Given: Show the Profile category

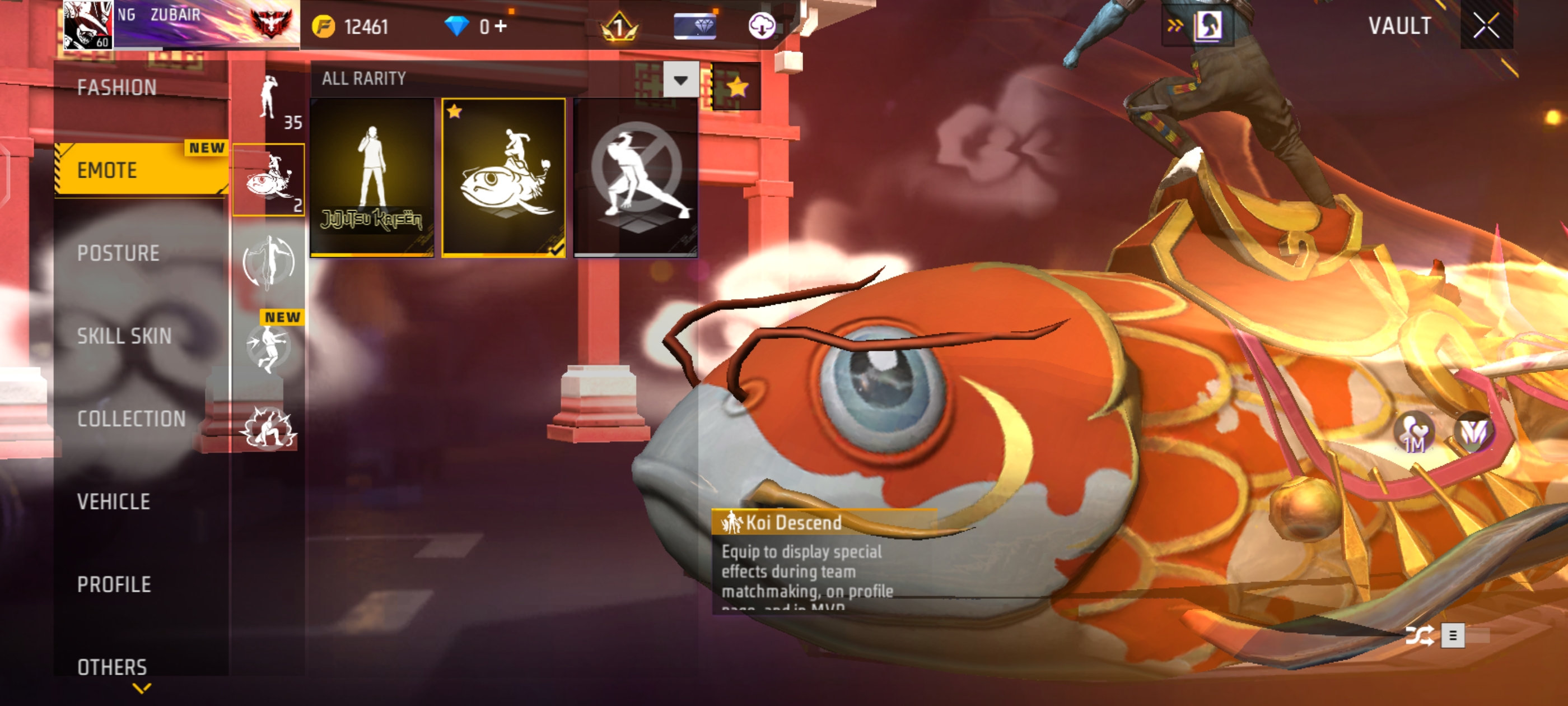Looking at the screenshot, I should click(114, 584).
